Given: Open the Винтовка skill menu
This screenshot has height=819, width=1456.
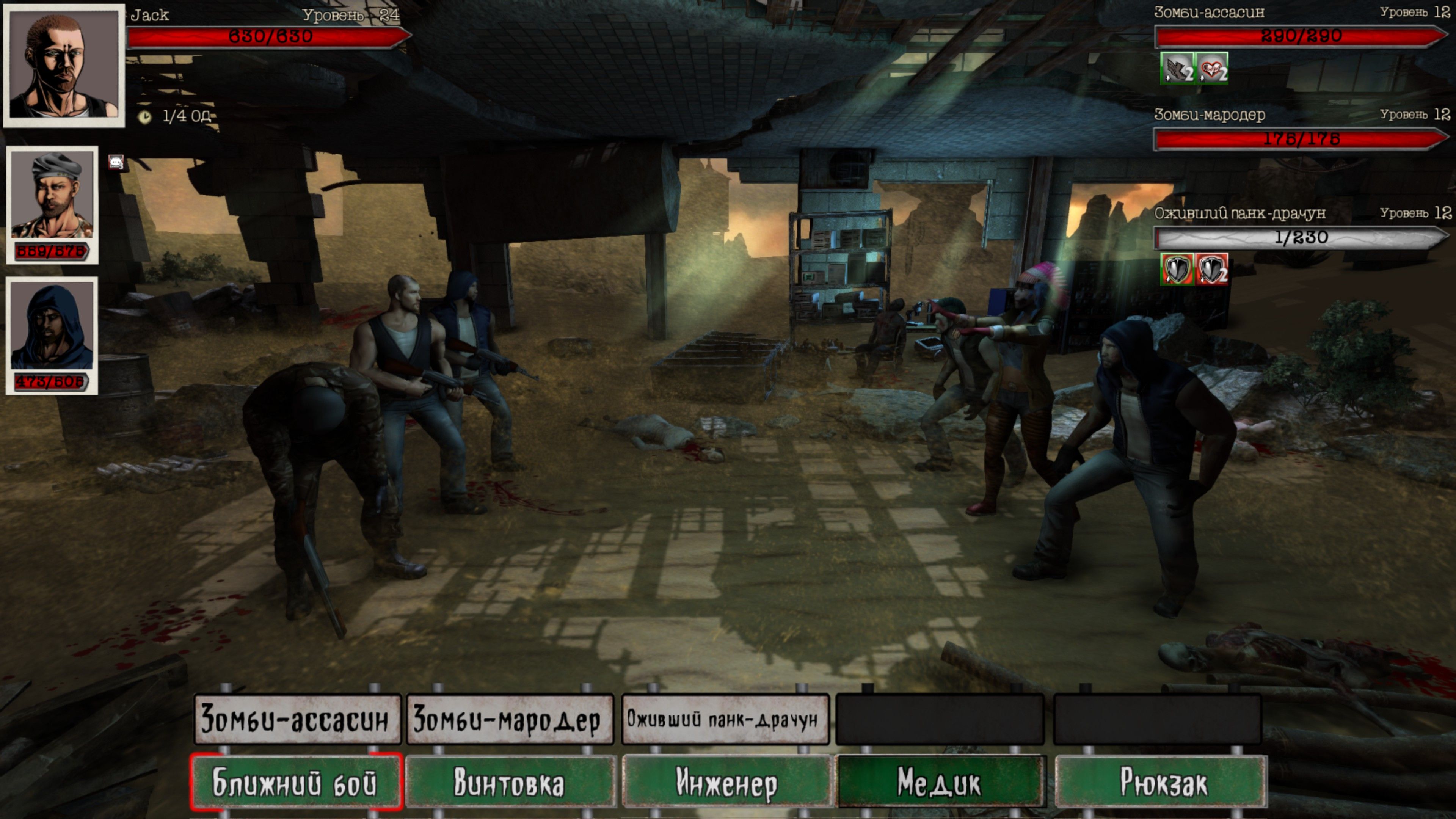Looking at the screenshot, I should tap(510, 782).
